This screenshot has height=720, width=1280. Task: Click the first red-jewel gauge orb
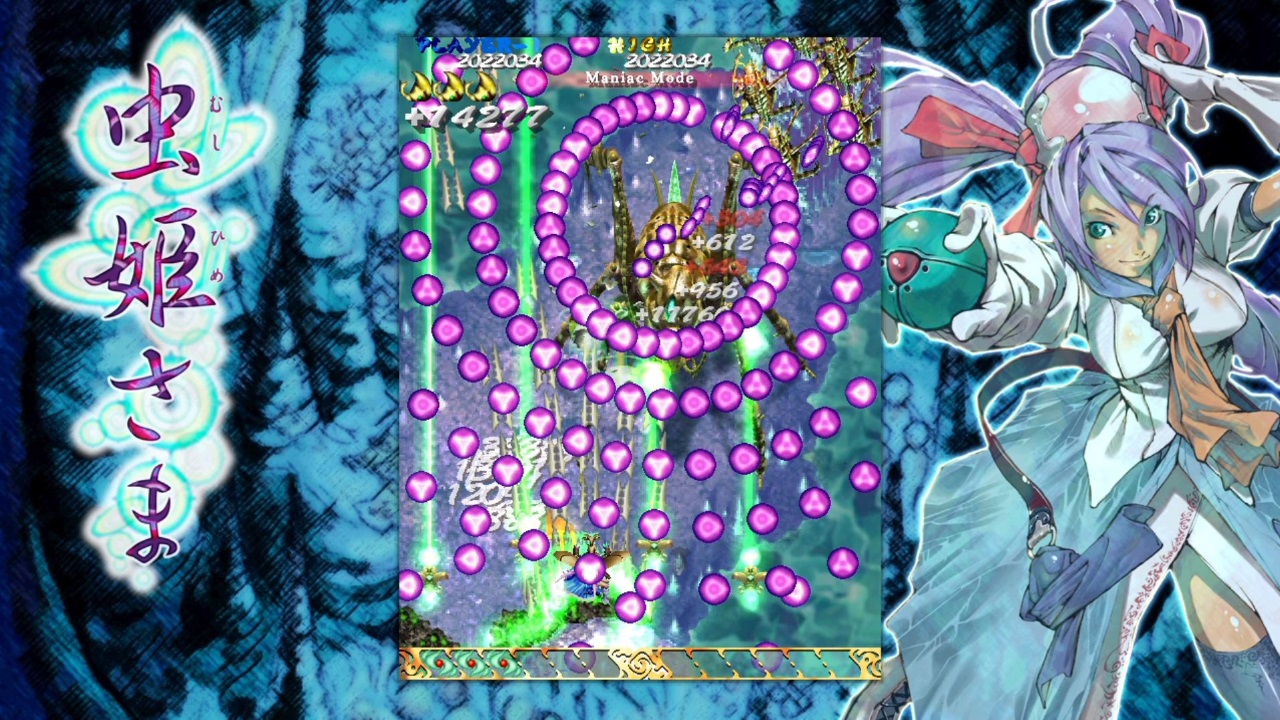pos(438,662)
